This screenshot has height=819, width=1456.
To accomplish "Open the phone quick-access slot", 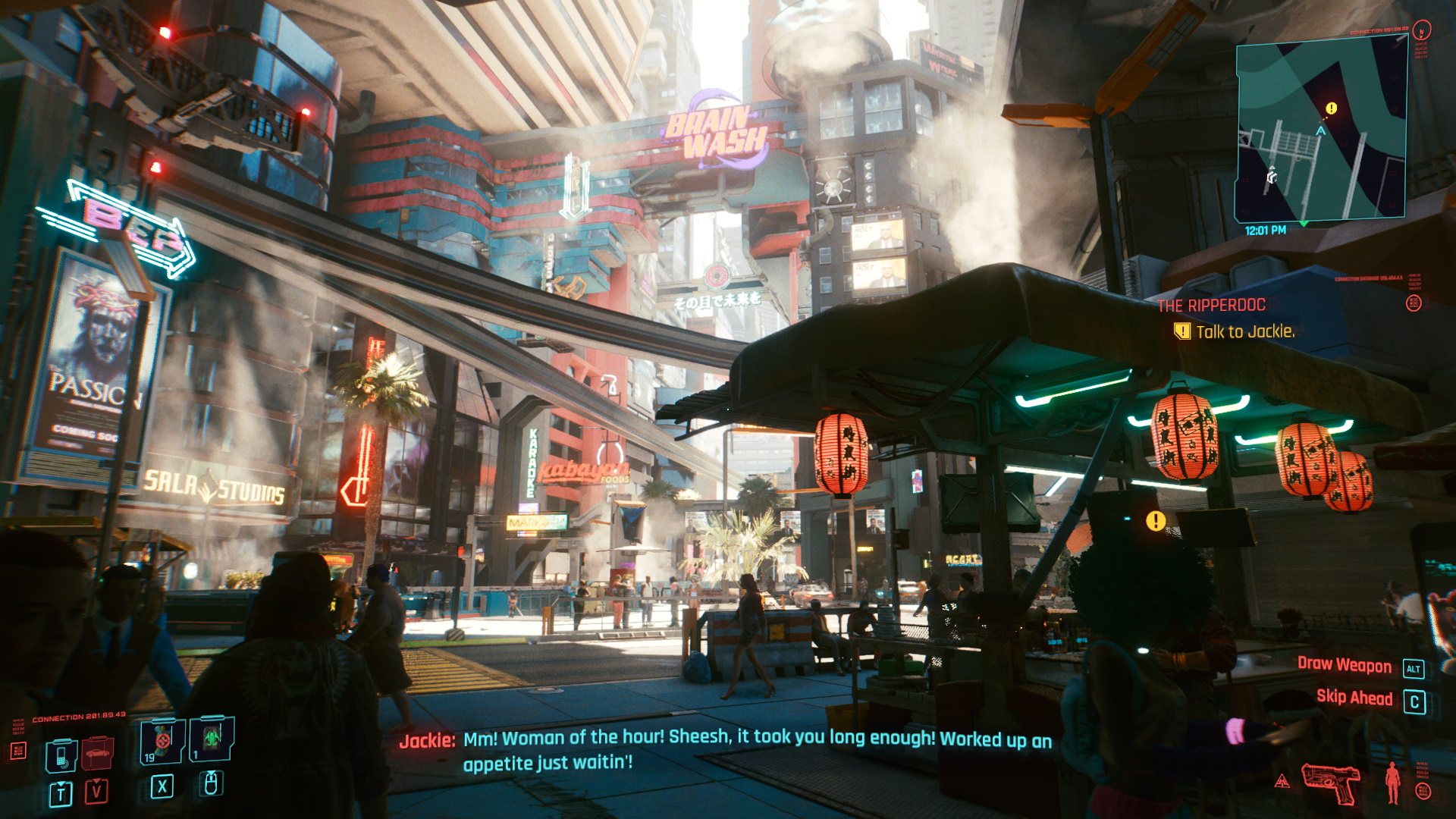I will point(61,755).
